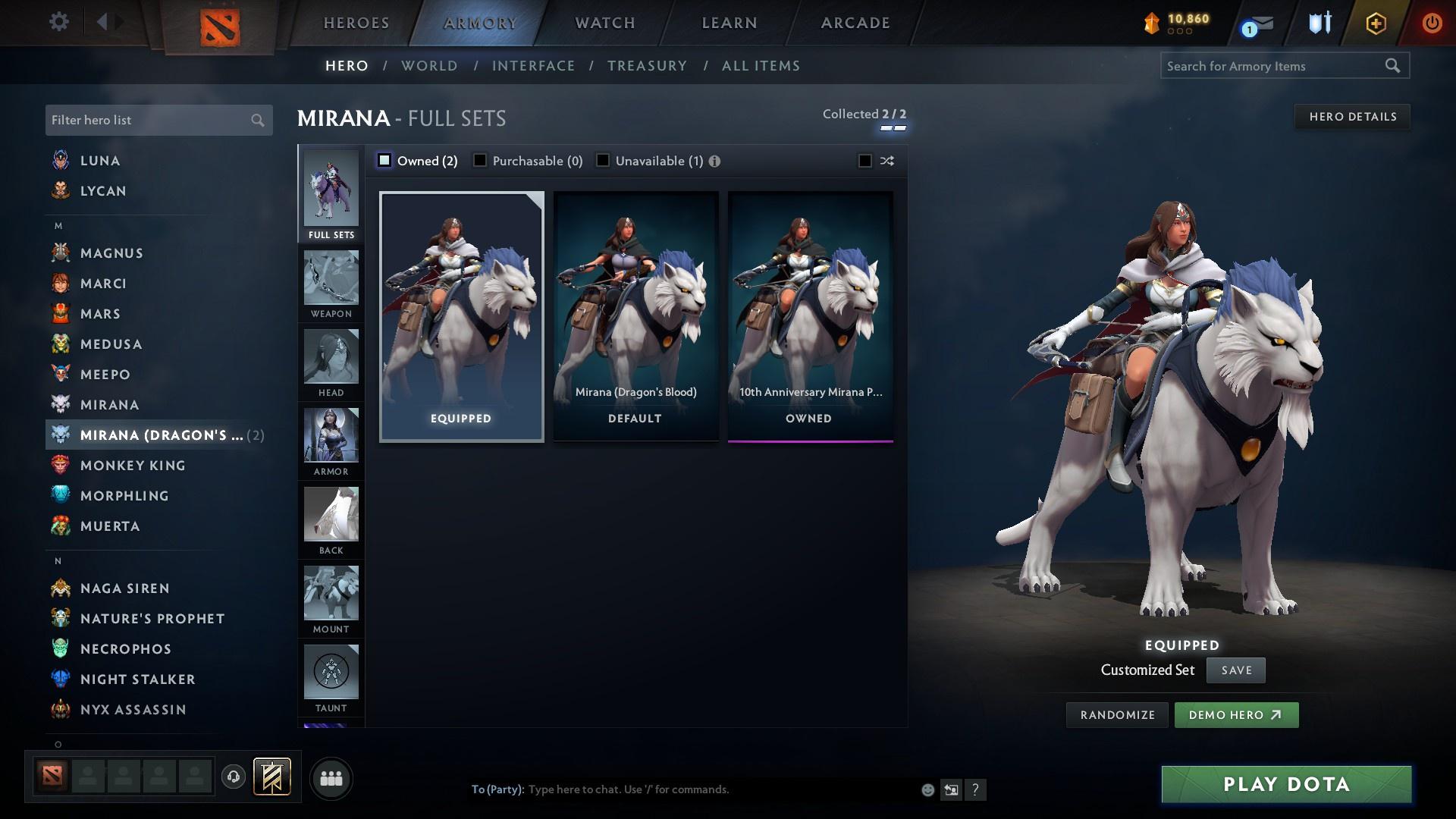Open the settings gear
This screenshot has height=819, width=1456.
[59, 23]
